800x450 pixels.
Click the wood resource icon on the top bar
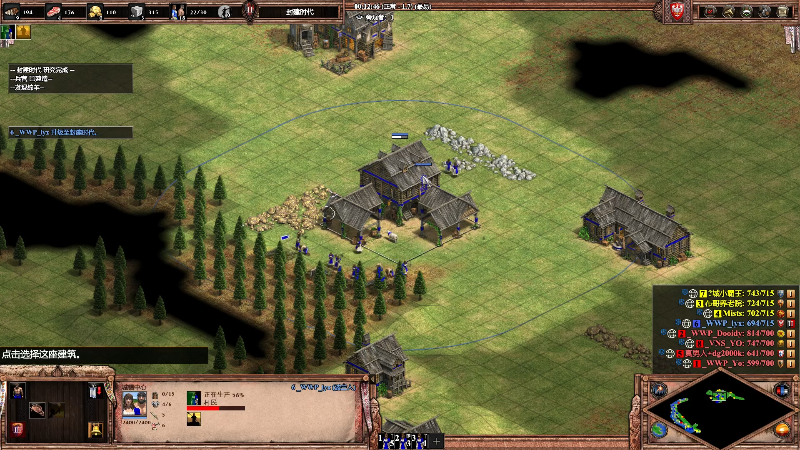pos(13,12)
